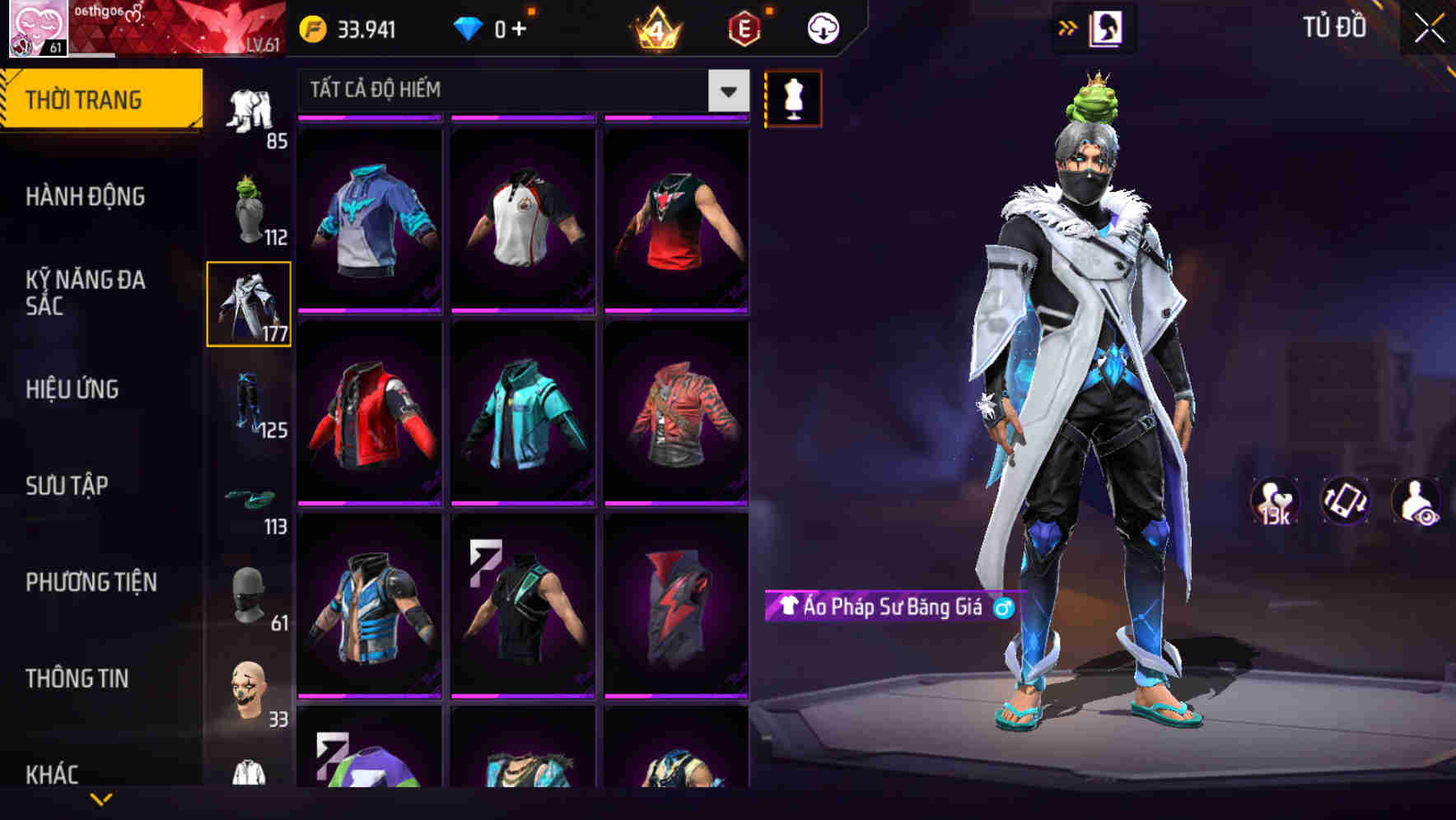Viewport: 1456px width, 820px height.
Task: Open the rank badge level 4 icon
Action: pos(655,28)
